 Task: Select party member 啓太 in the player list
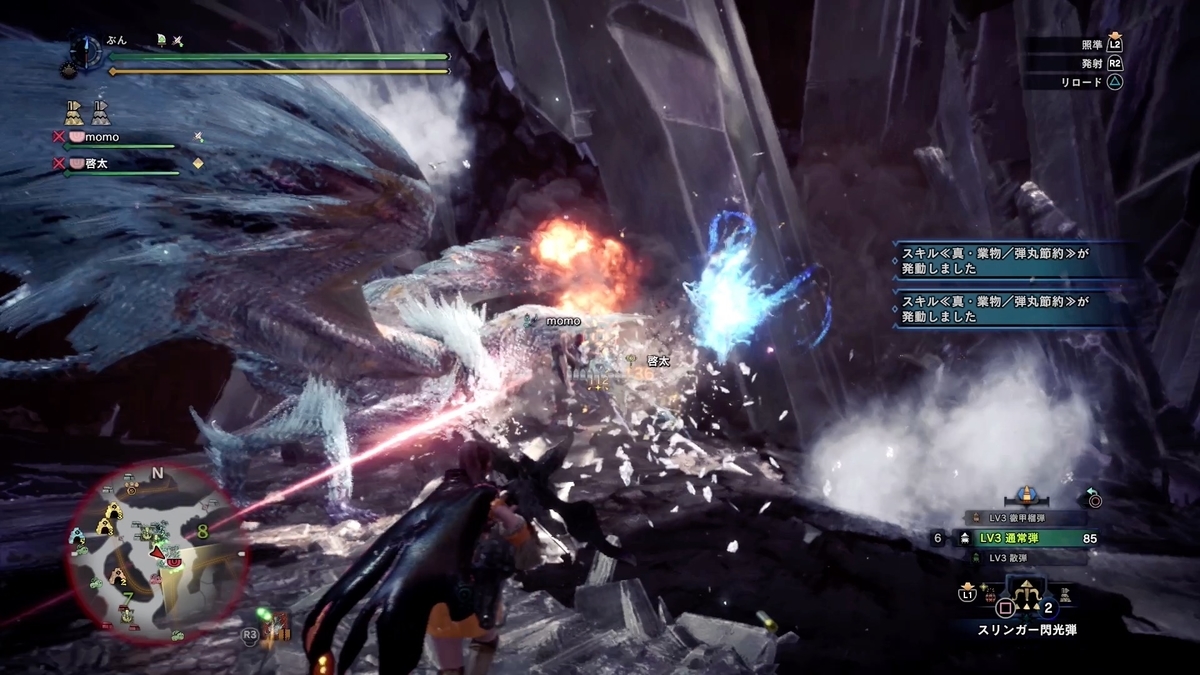point(90,162)
